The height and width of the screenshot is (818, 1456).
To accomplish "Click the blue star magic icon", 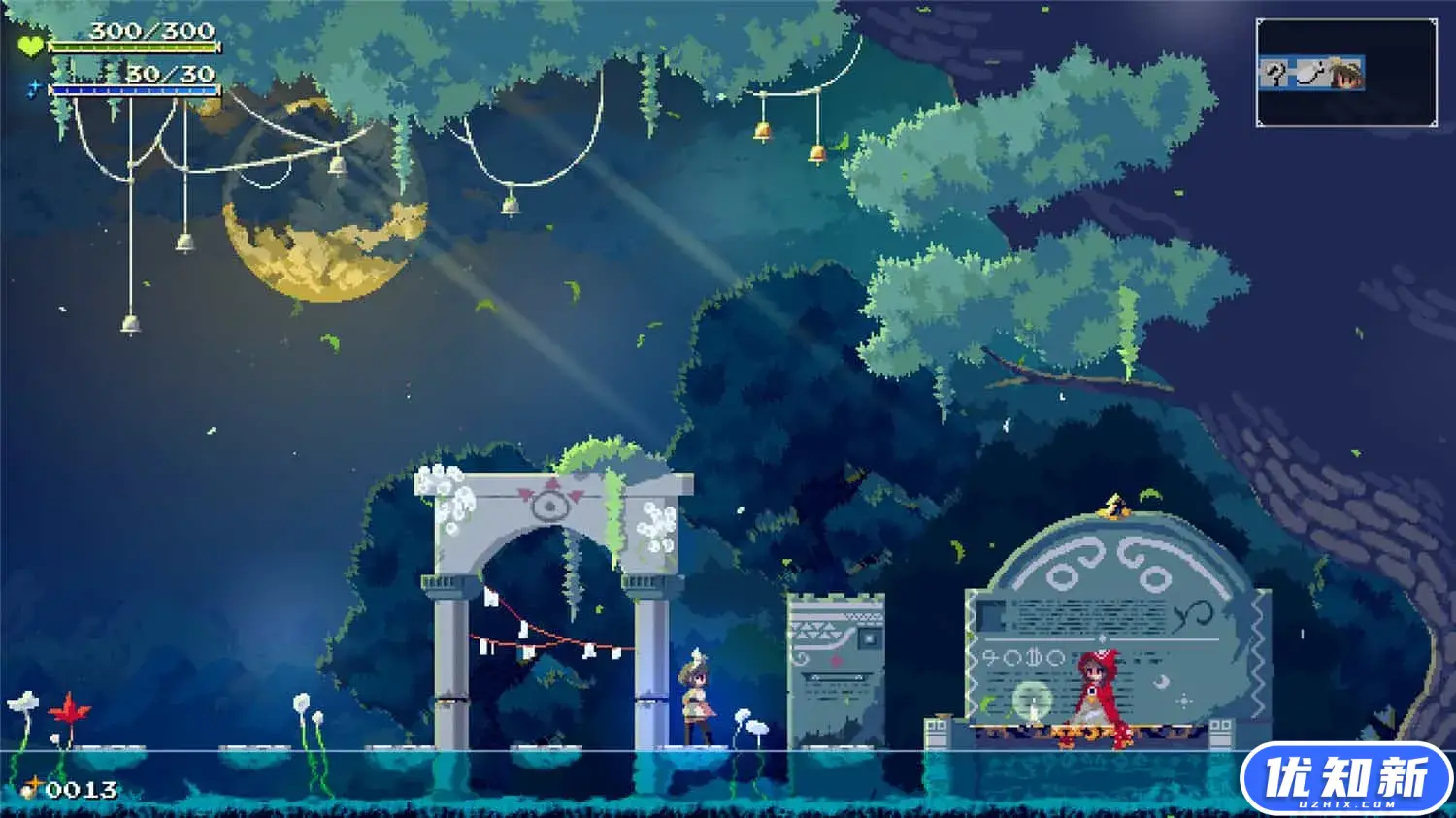I will tap(35, 88).
